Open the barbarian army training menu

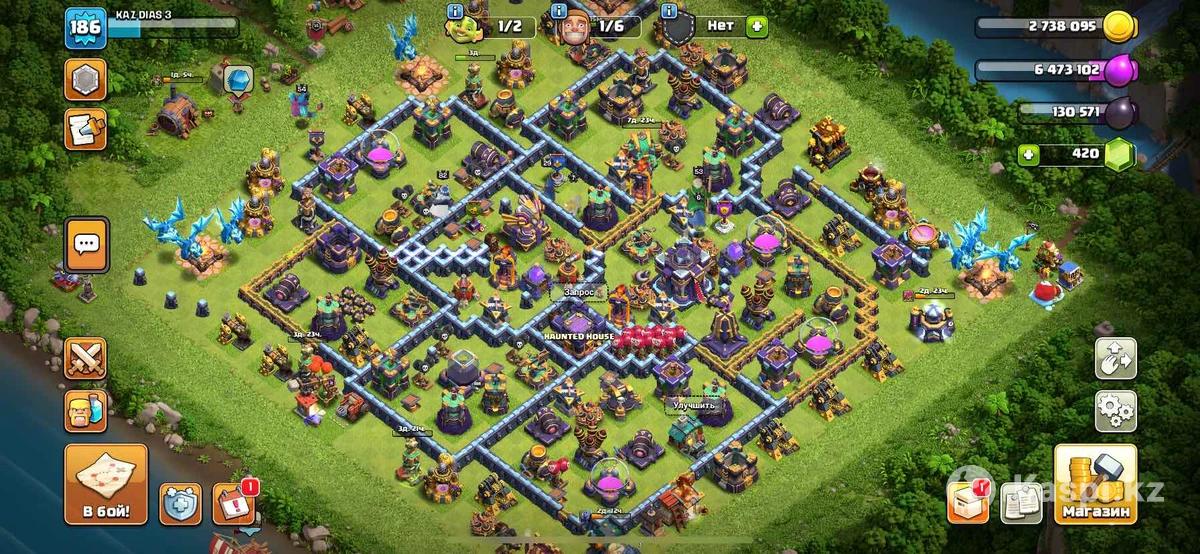85,410
